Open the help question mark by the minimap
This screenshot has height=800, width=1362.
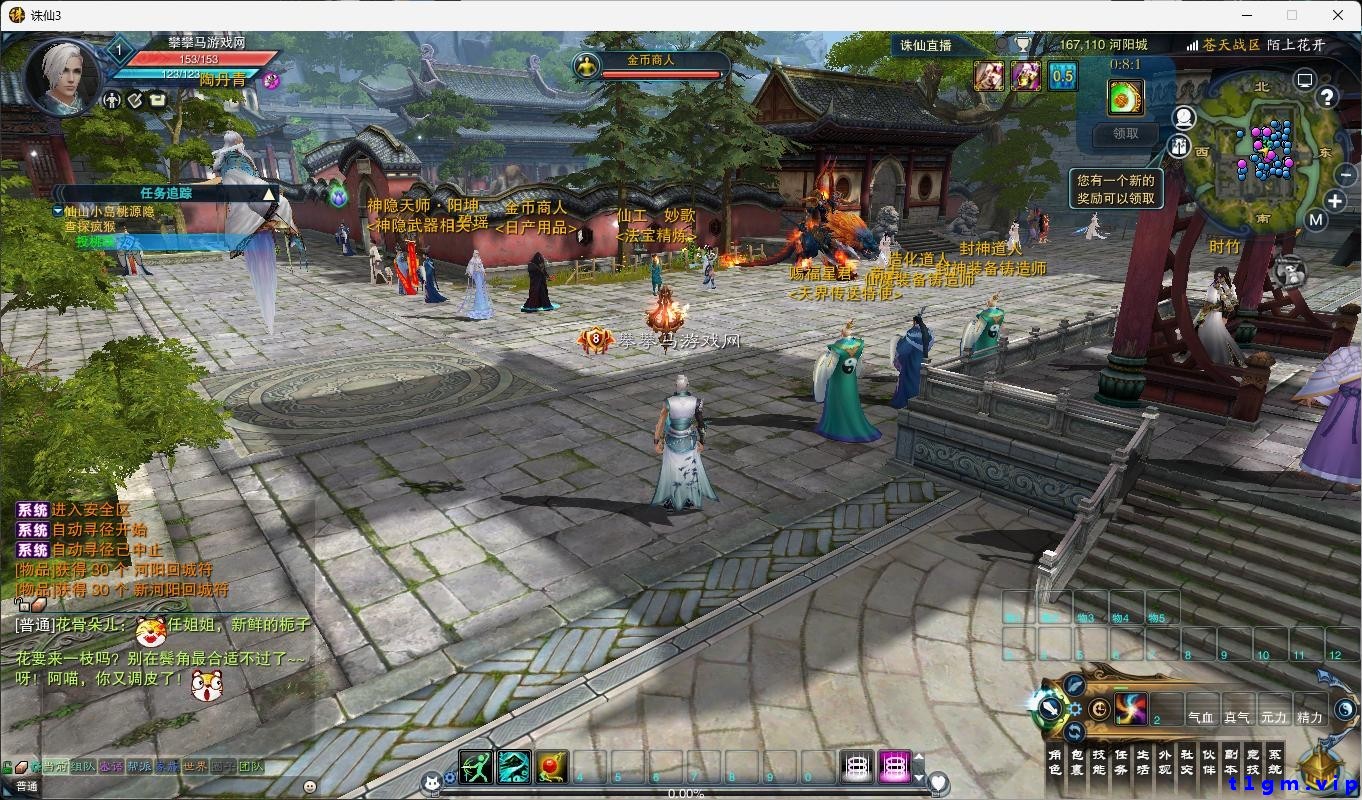1326,97
